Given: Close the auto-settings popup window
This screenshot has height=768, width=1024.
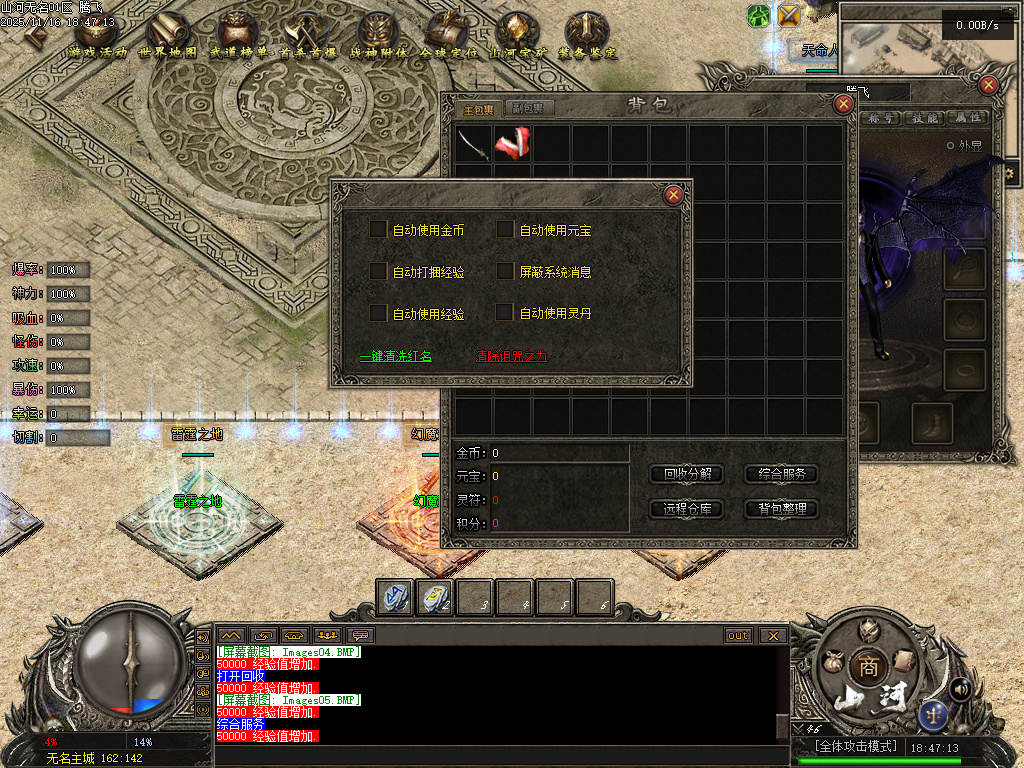Looking at the screenshot, I should [x=674, y=195].
